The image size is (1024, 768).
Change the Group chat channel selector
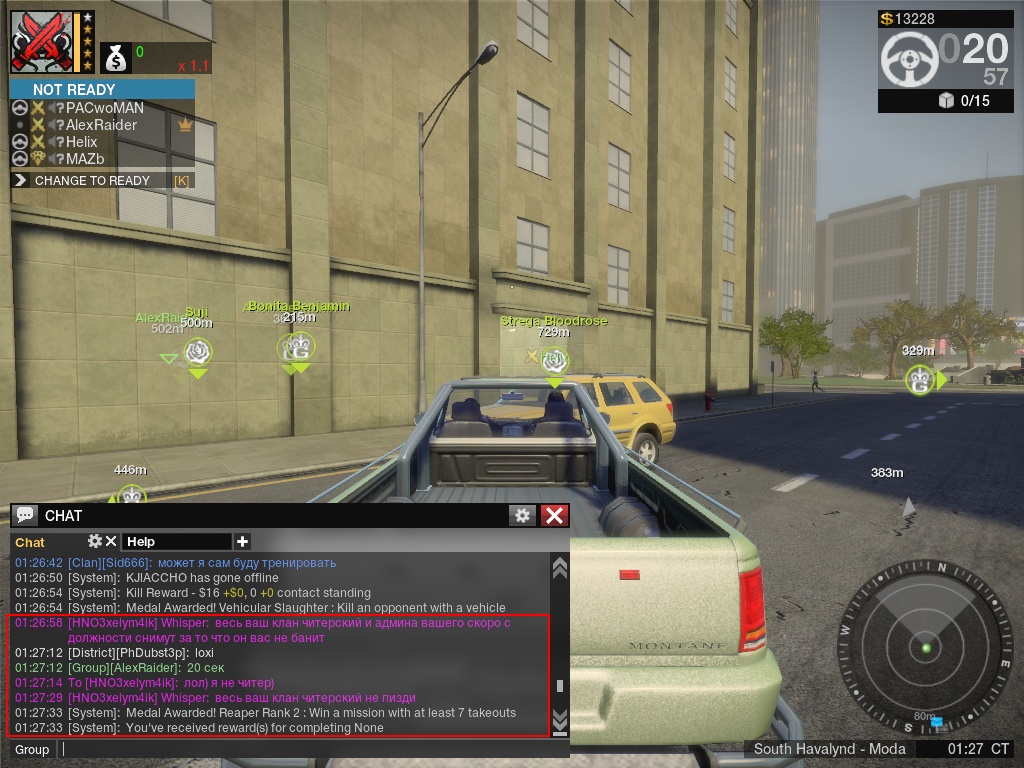pos(32,749)
